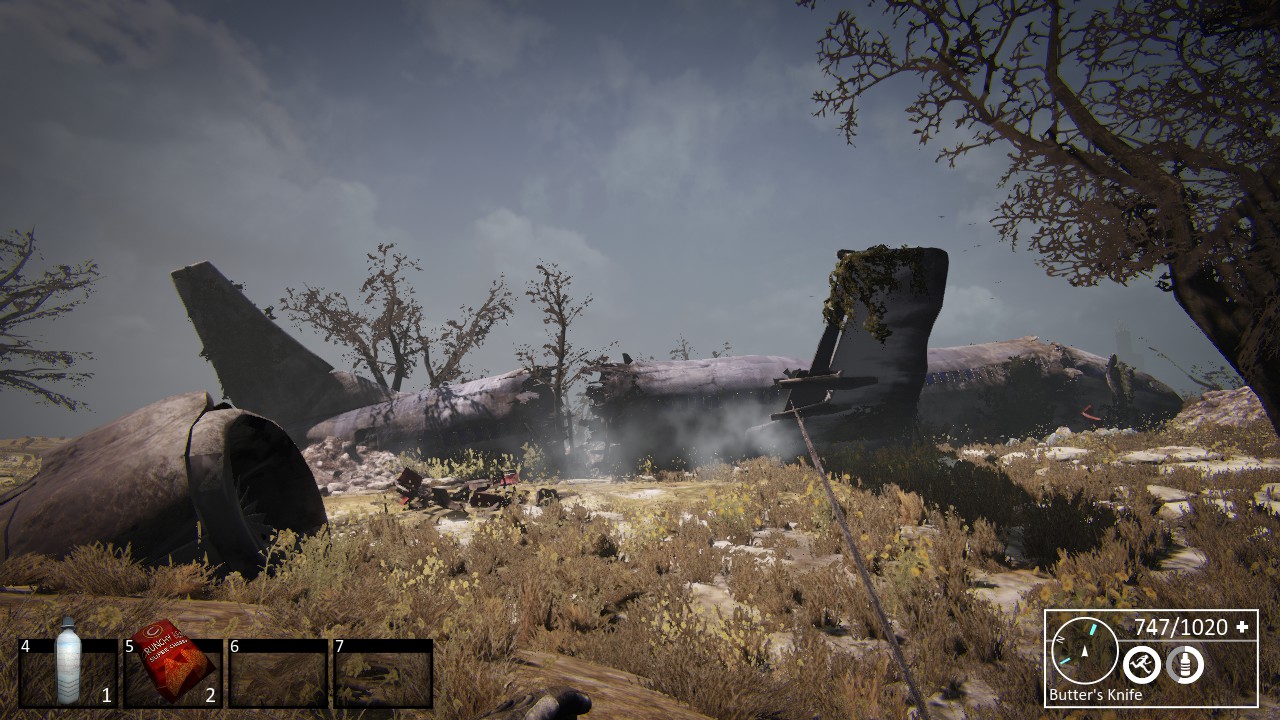The height and width of the screenshot is (720, 1280).
Task: Click the lower cyan marker on the compass
Action: 1065,660
